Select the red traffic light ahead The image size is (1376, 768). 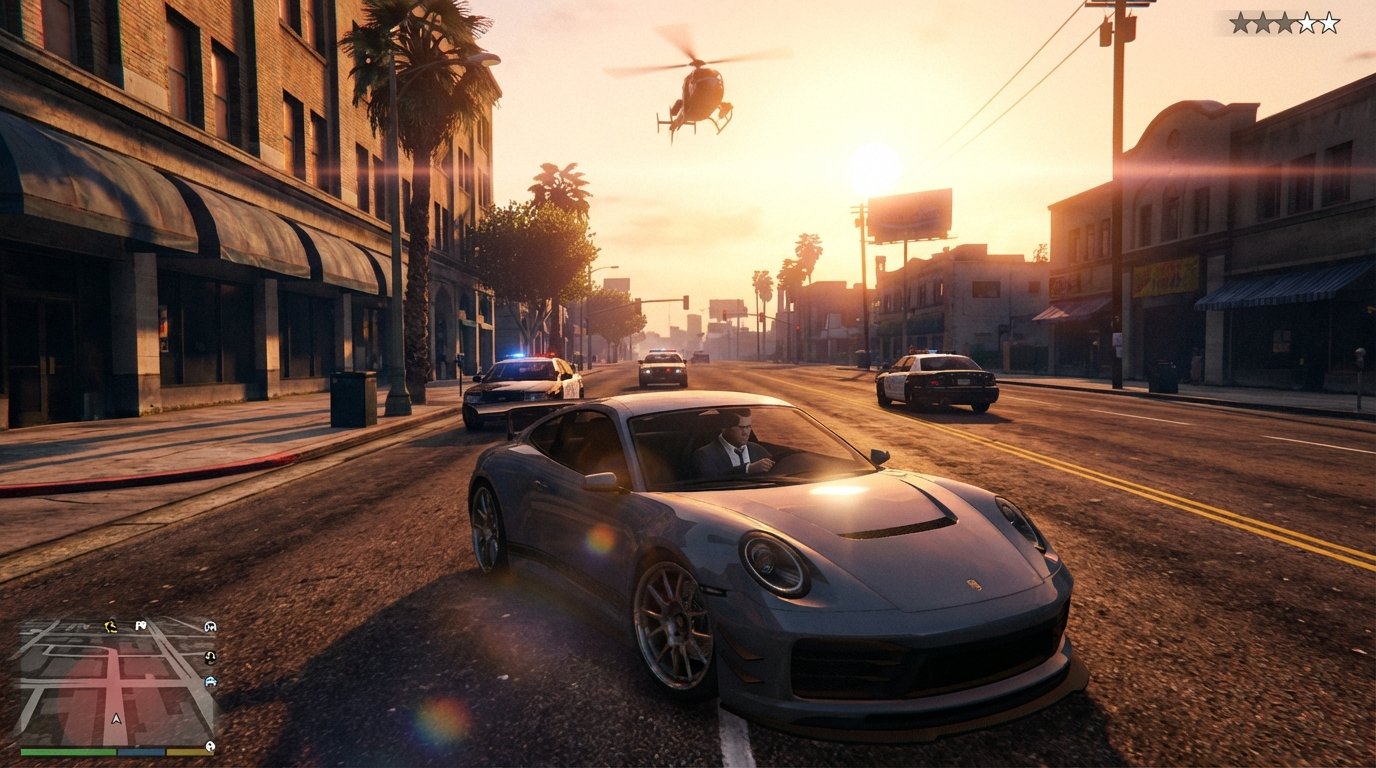686,302
